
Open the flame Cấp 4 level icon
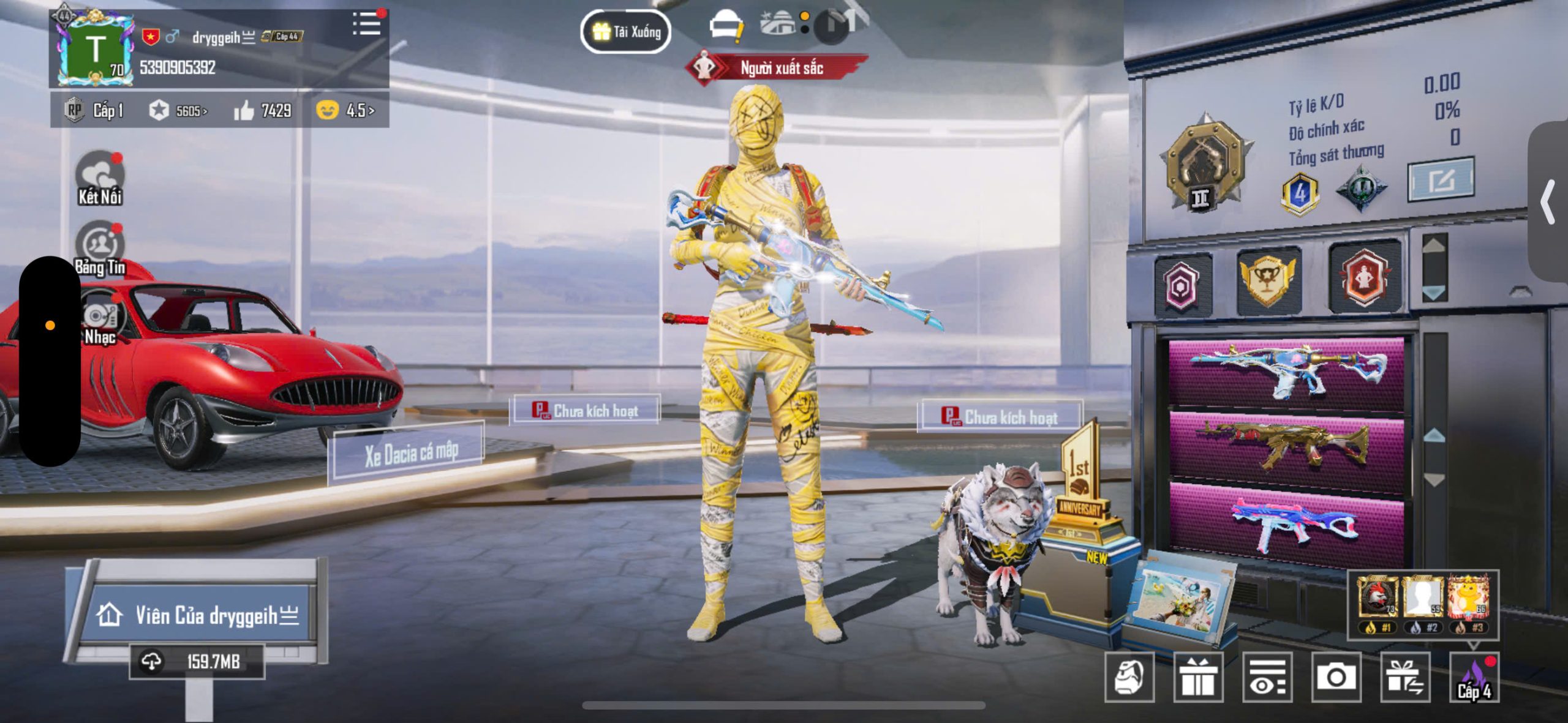pyautogui.click(x=1474, y=678)
